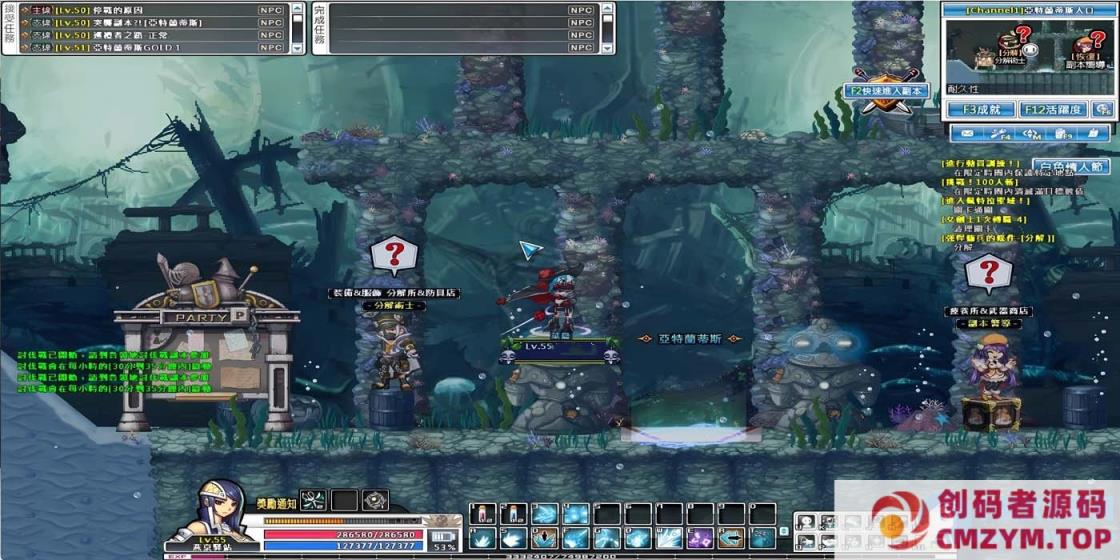The image size is (1120, 560).
Task: Open the F3 achievements panel
Action: (x=980, y=110)
